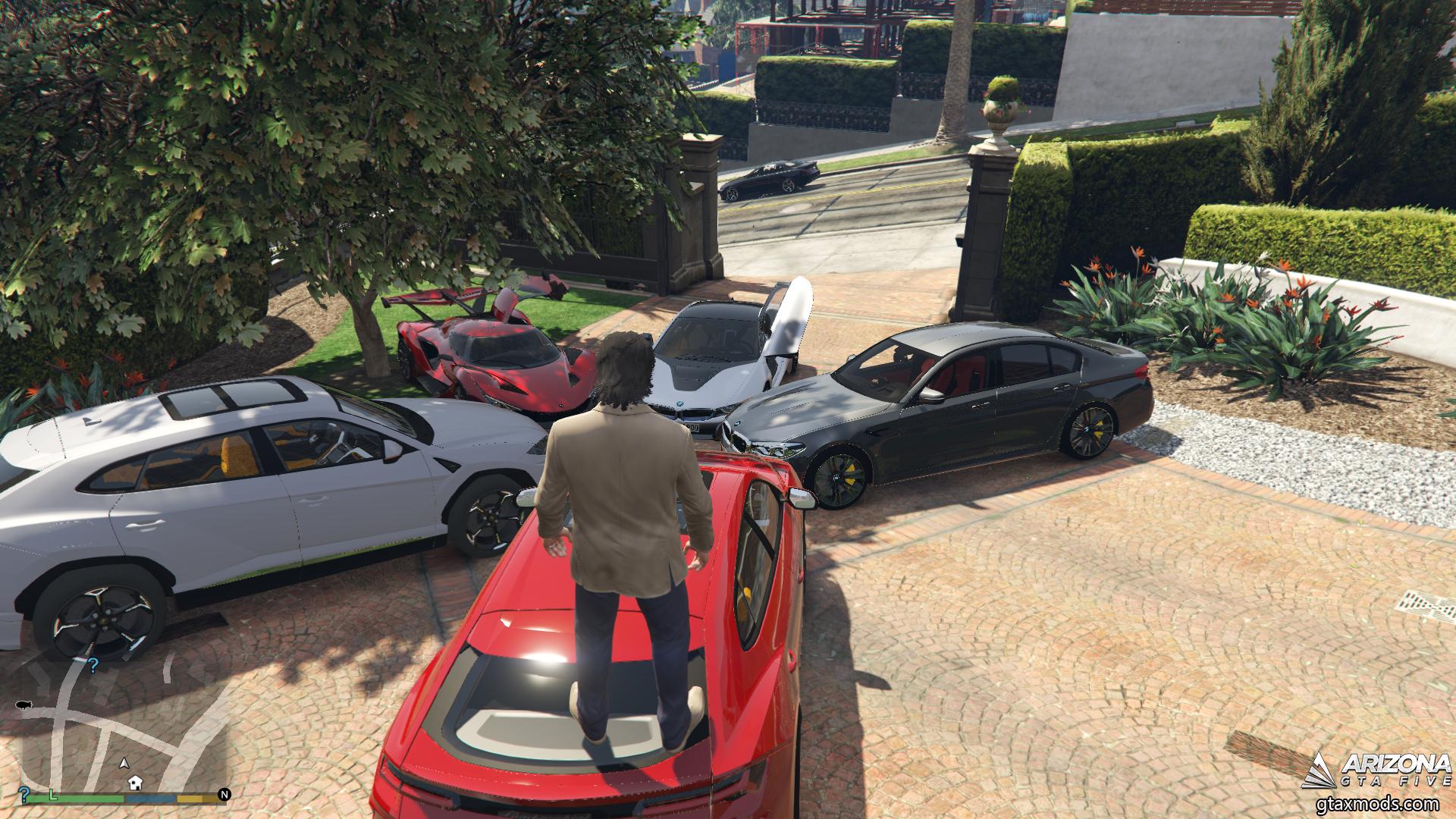This screenshot has width=1456, height=819.
Task: Select the black blimp blip on minimap
Action: (x=23, y=704)
